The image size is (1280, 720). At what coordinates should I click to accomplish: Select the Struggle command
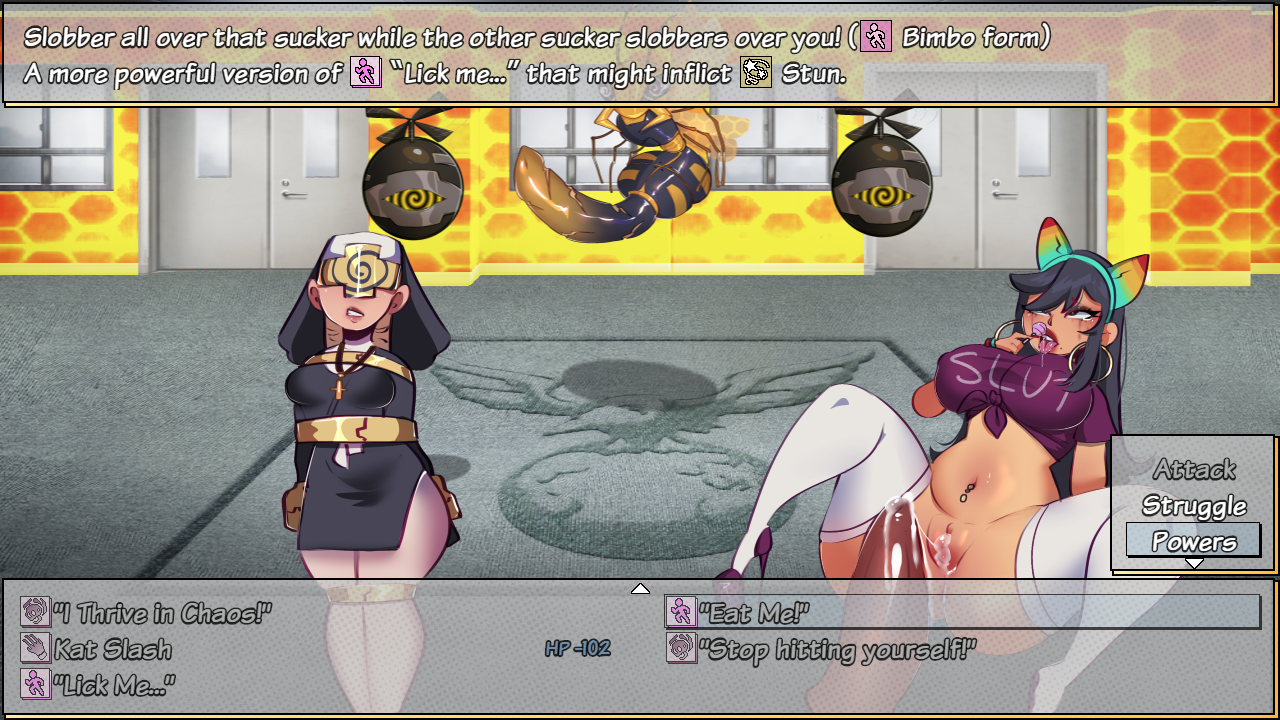(x=1193, y=506)
